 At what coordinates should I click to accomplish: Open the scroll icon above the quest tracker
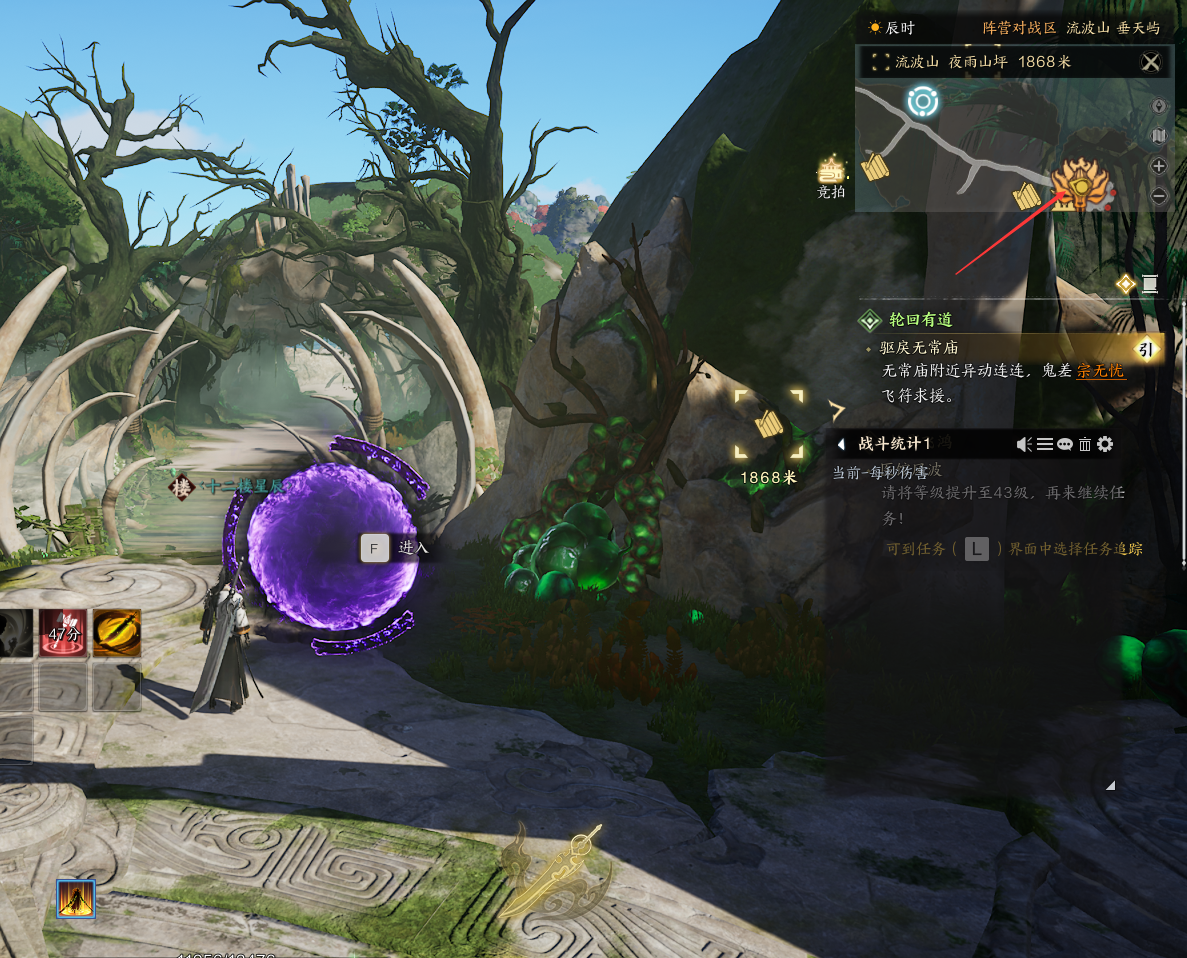click(x=1149, y=284)
